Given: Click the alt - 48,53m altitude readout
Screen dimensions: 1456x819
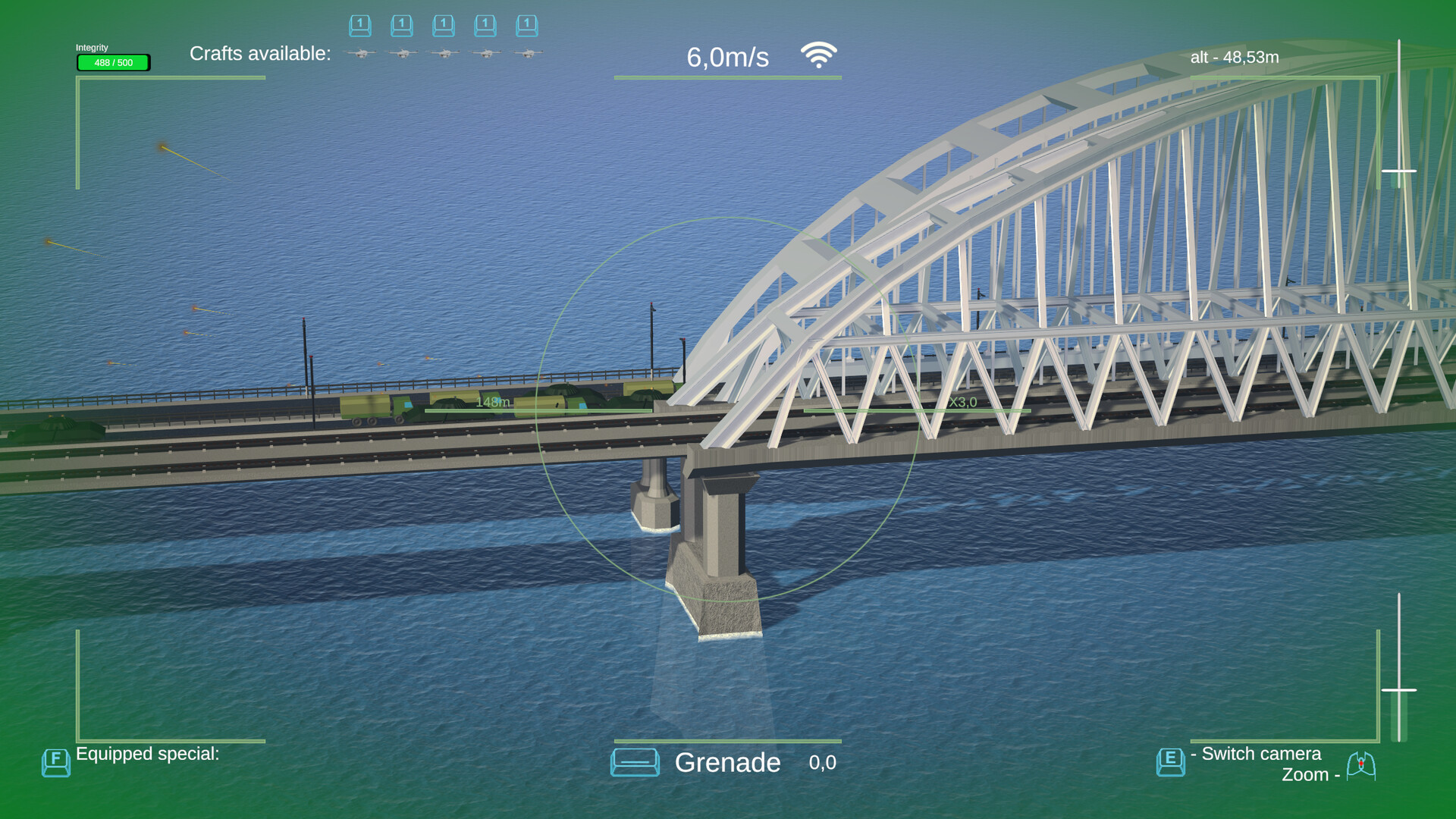Looking at the screenshot, I should coord(1234,57).
